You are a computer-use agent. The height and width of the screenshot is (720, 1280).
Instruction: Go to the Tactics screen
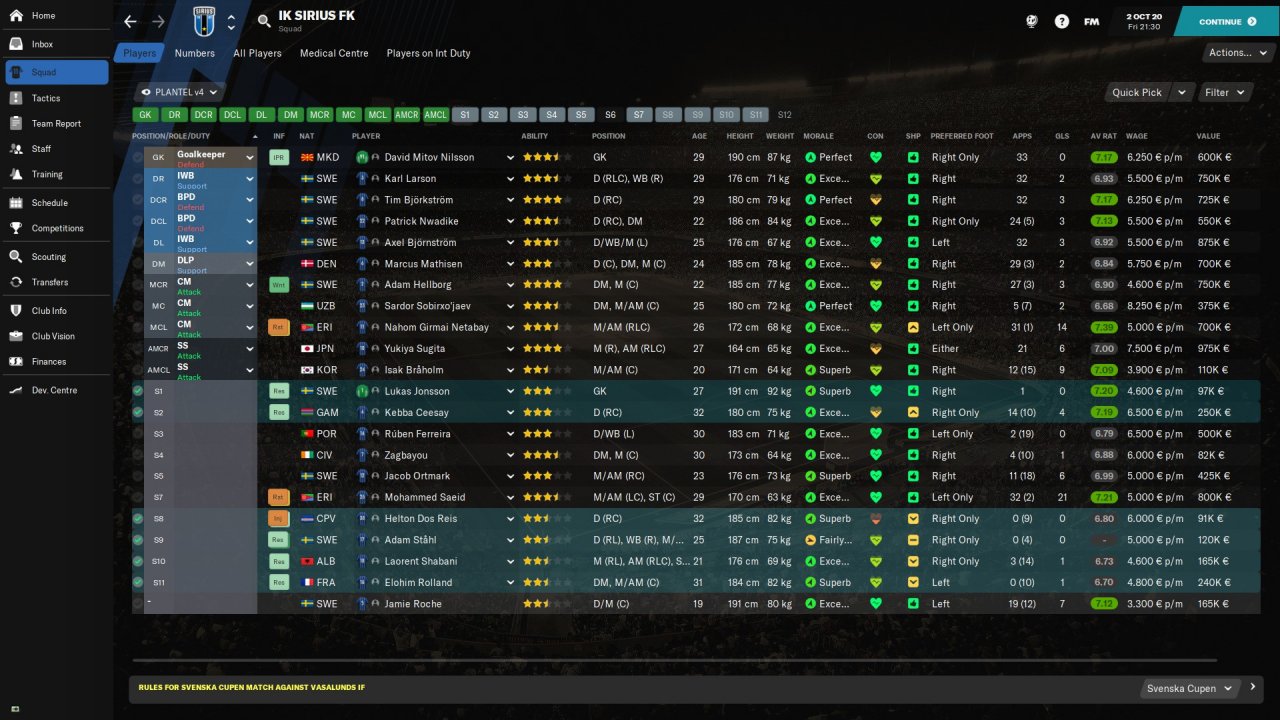coord(46,98)
